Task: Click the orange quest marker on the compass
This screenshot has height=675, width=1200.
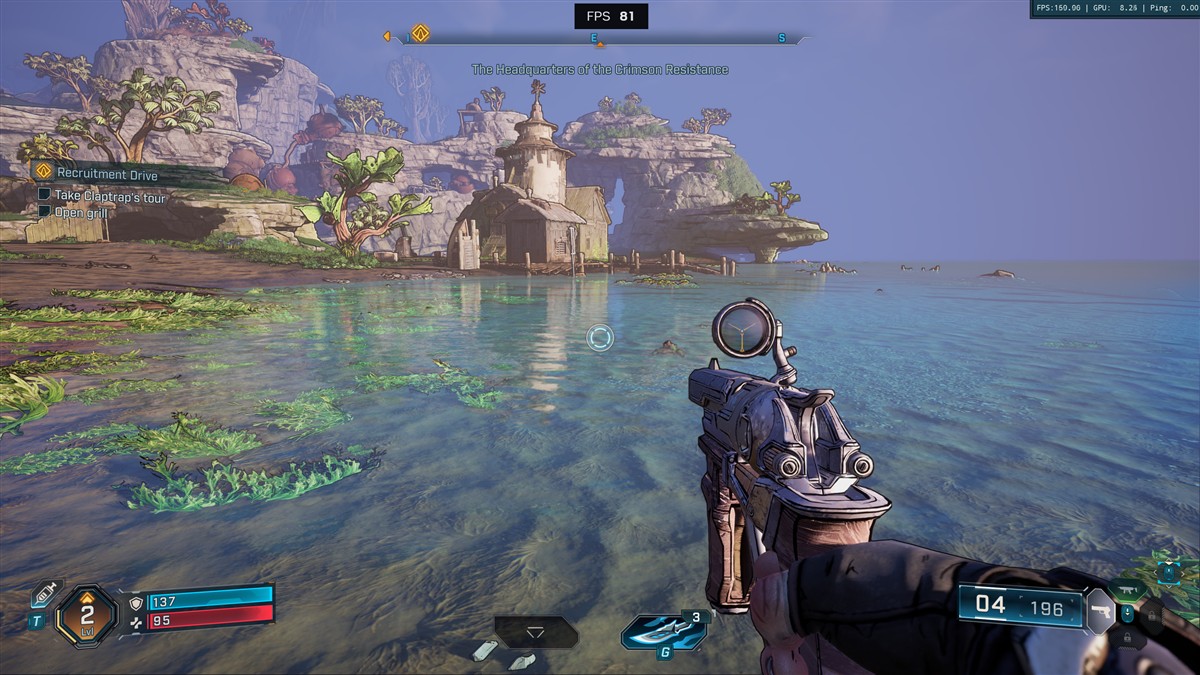Action: [420, 34]
